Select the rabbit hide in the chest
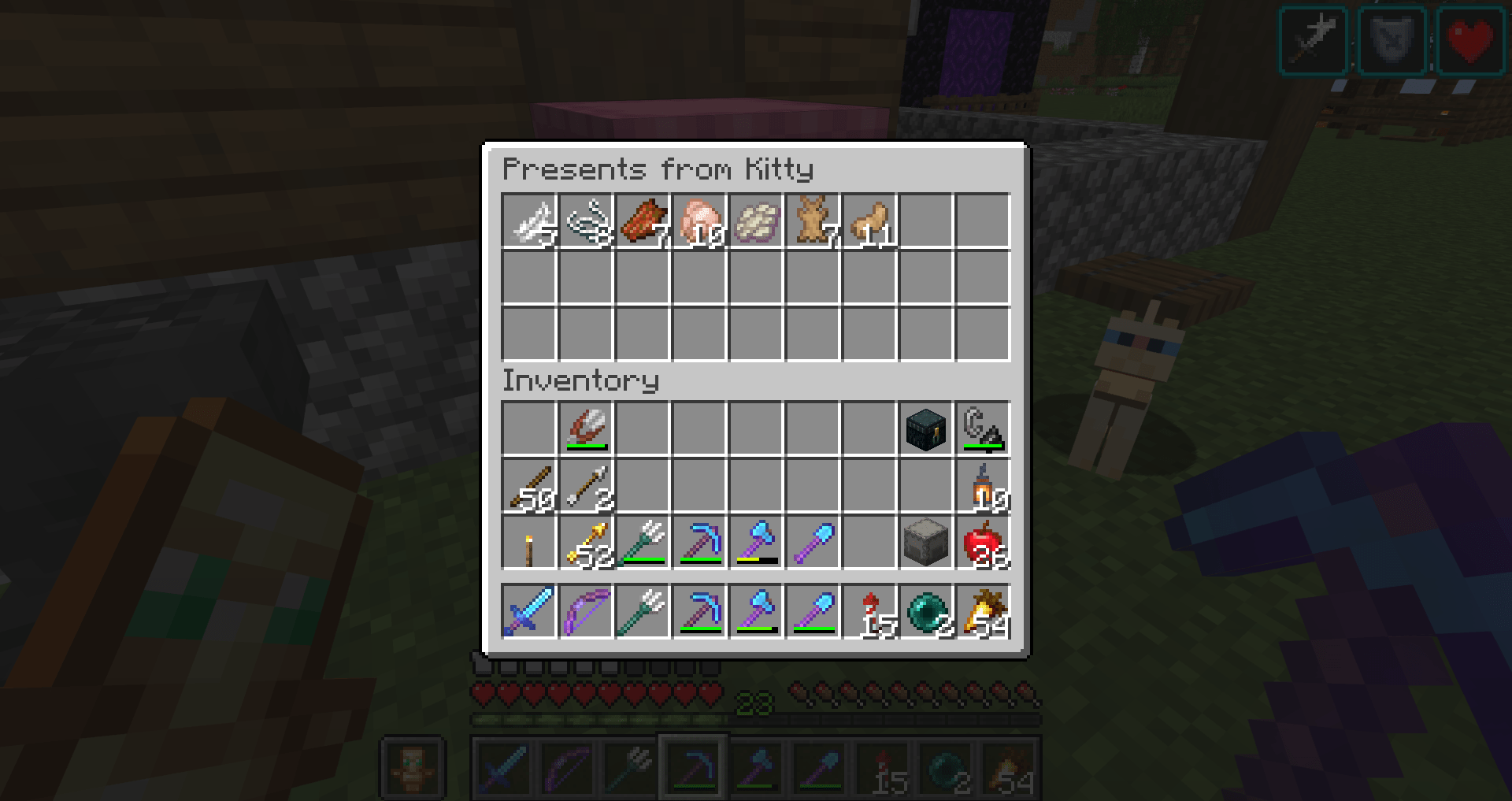 [811, 222]
